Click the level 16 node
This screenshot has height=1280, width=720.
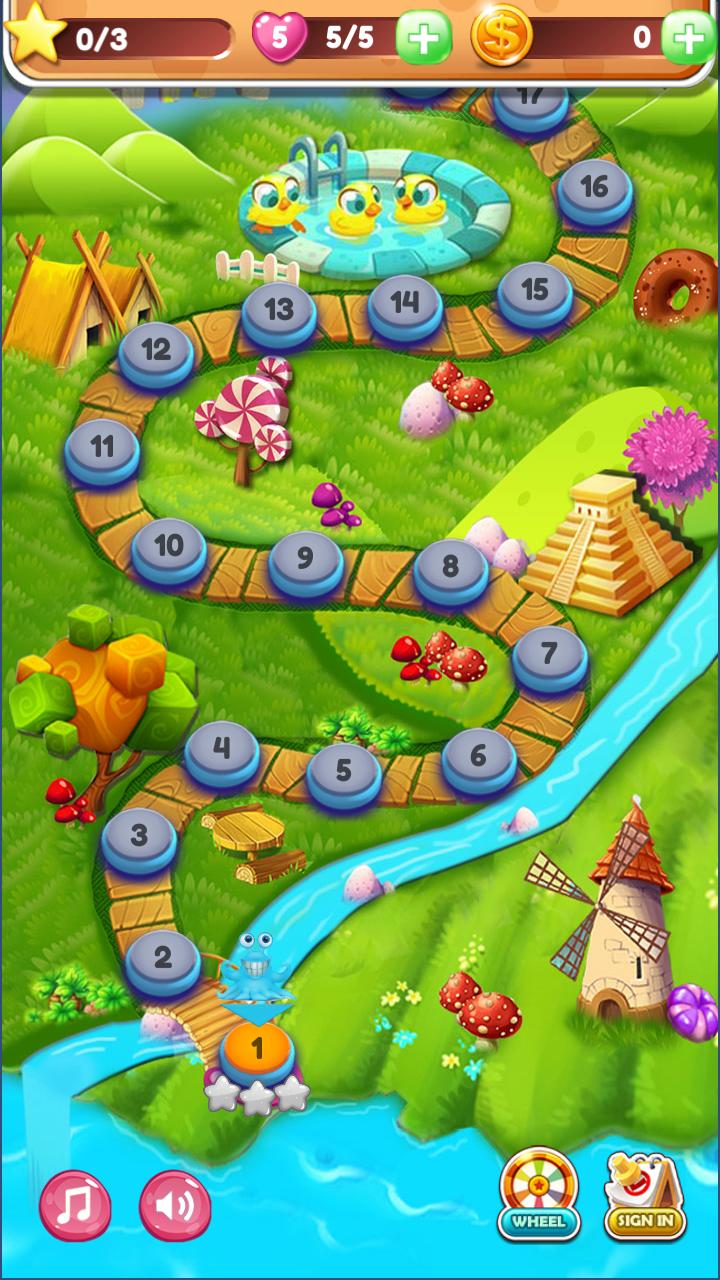(x=595, y=187)
